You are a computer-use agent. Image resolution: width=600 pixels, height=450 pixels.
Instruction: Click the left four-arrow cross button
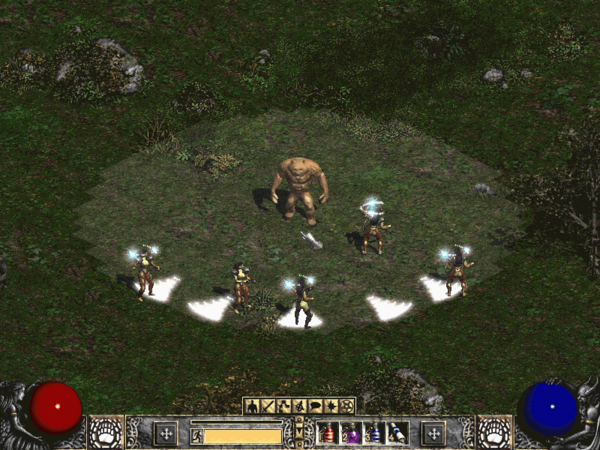[165, 433]
